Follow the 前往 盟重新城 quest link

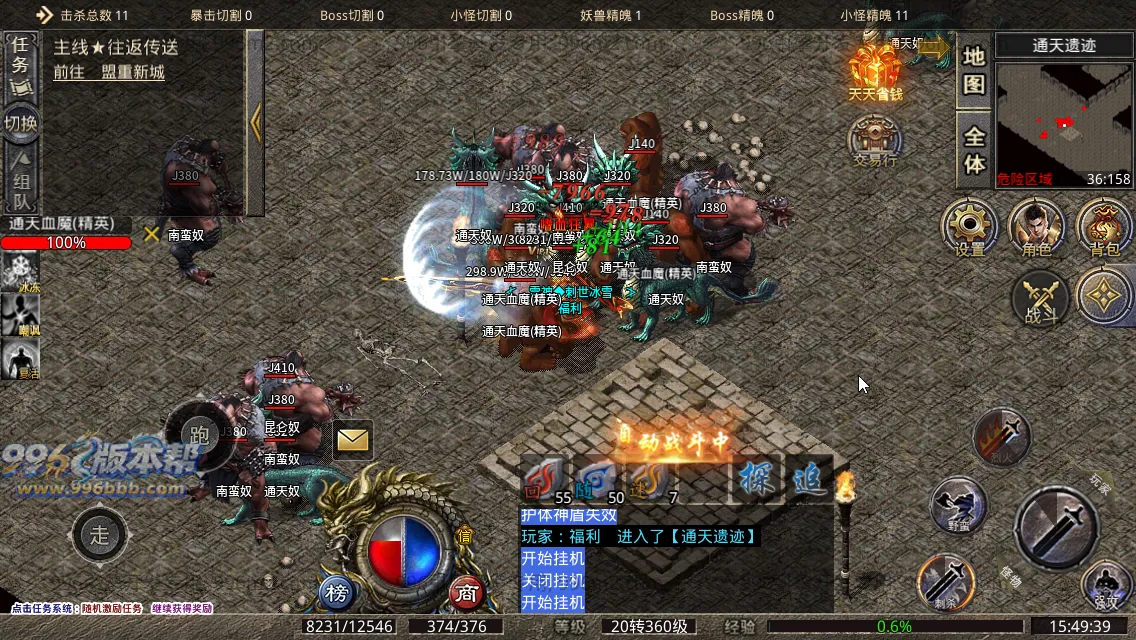[x=109, y=72]
